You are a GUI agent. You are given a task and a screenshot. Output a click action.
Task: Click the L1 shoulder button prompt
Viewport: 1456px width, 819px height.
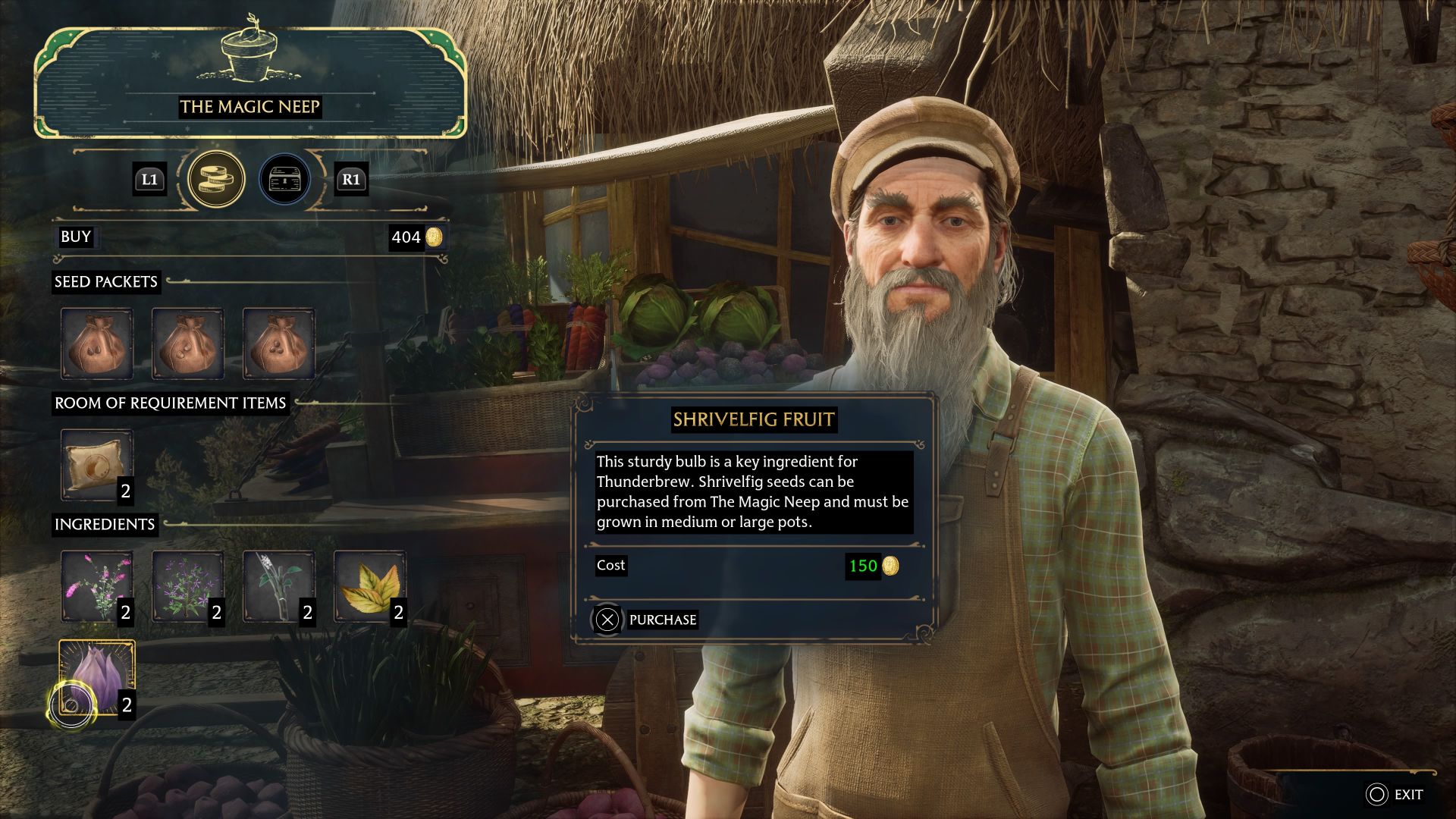pos(149,180)
